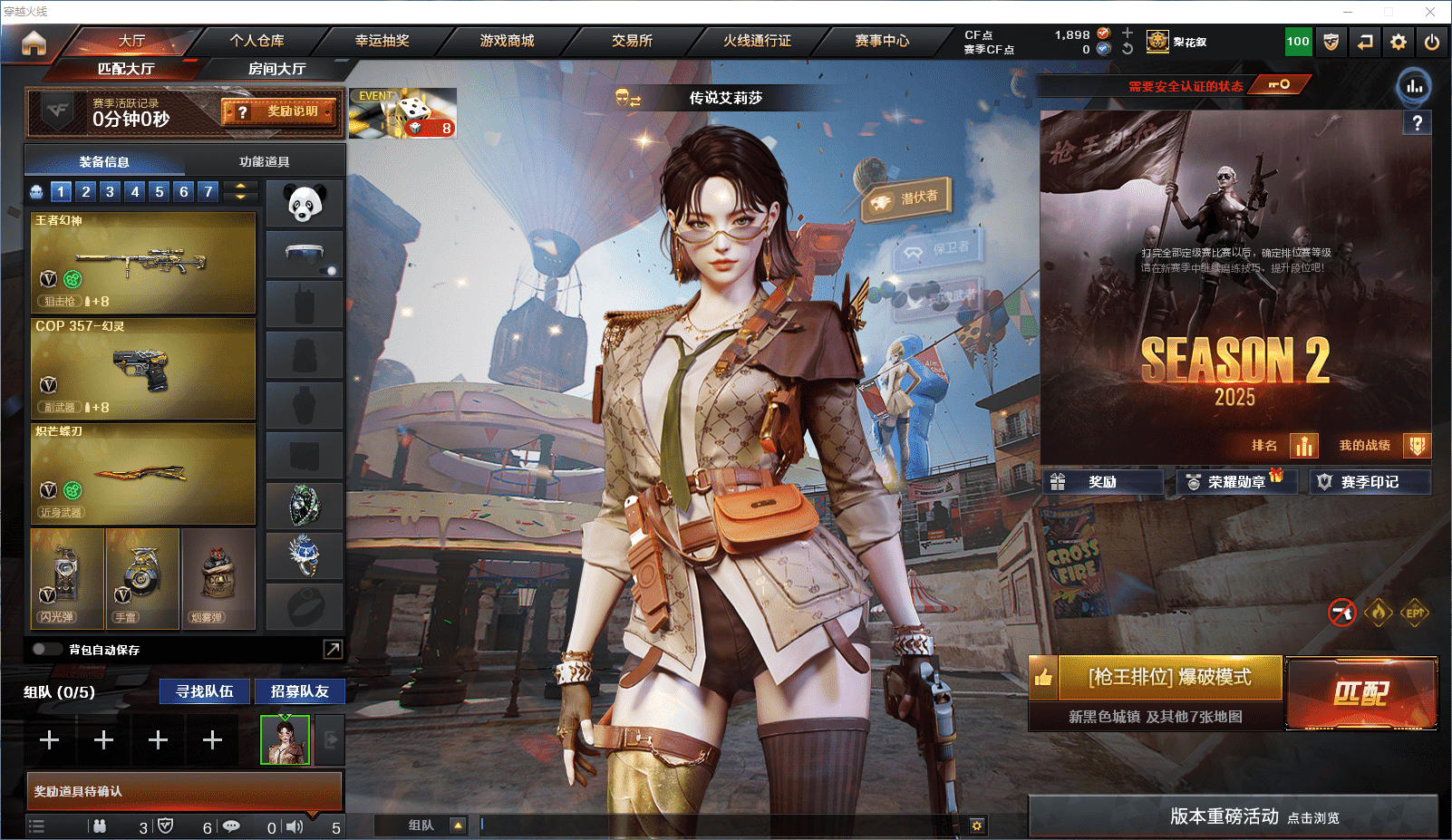Click the 寻找队伍 find team button

click(x=205, y=691)
